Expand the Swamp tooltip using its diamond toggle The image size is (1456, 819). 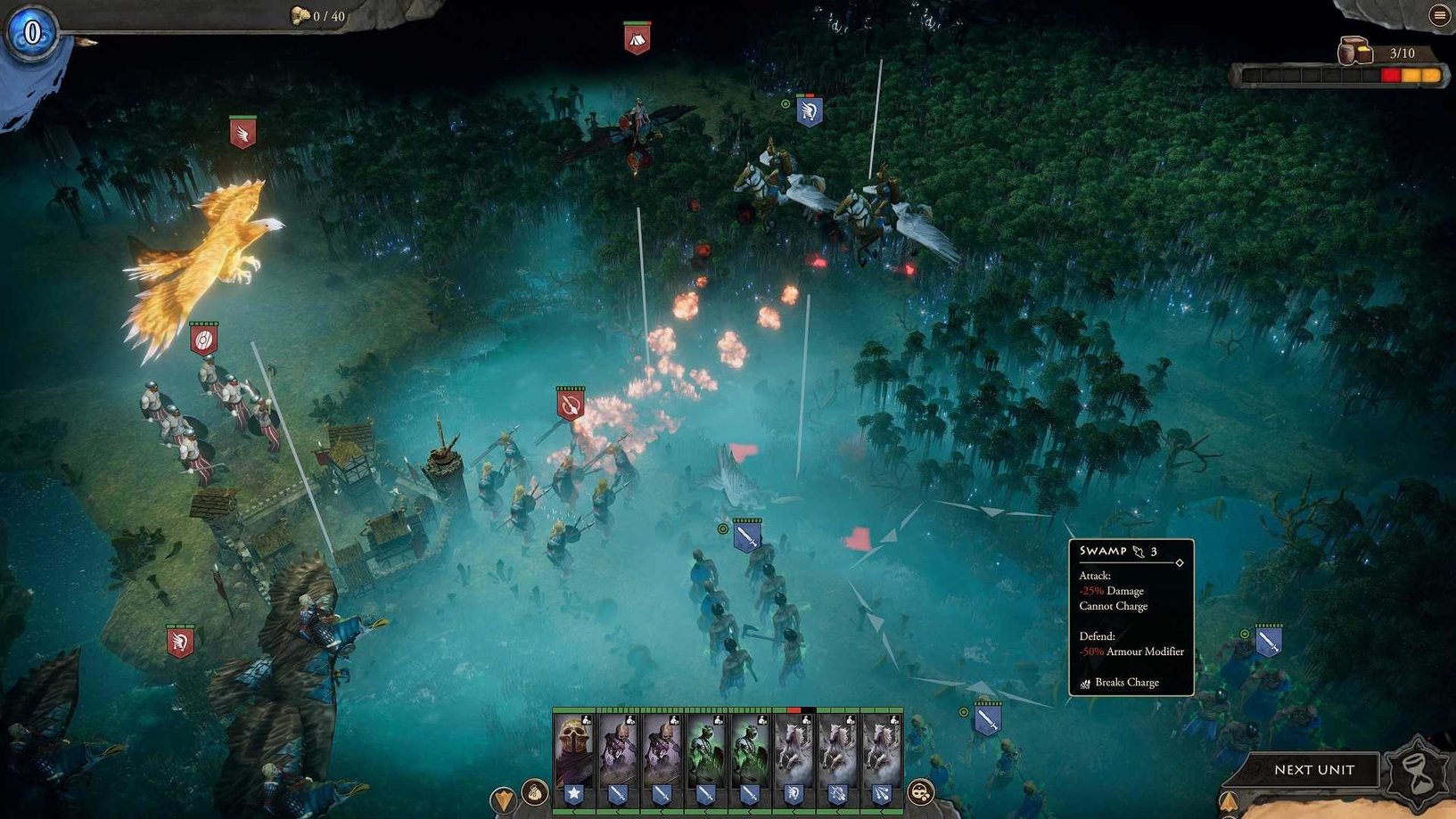(1180, 562)
